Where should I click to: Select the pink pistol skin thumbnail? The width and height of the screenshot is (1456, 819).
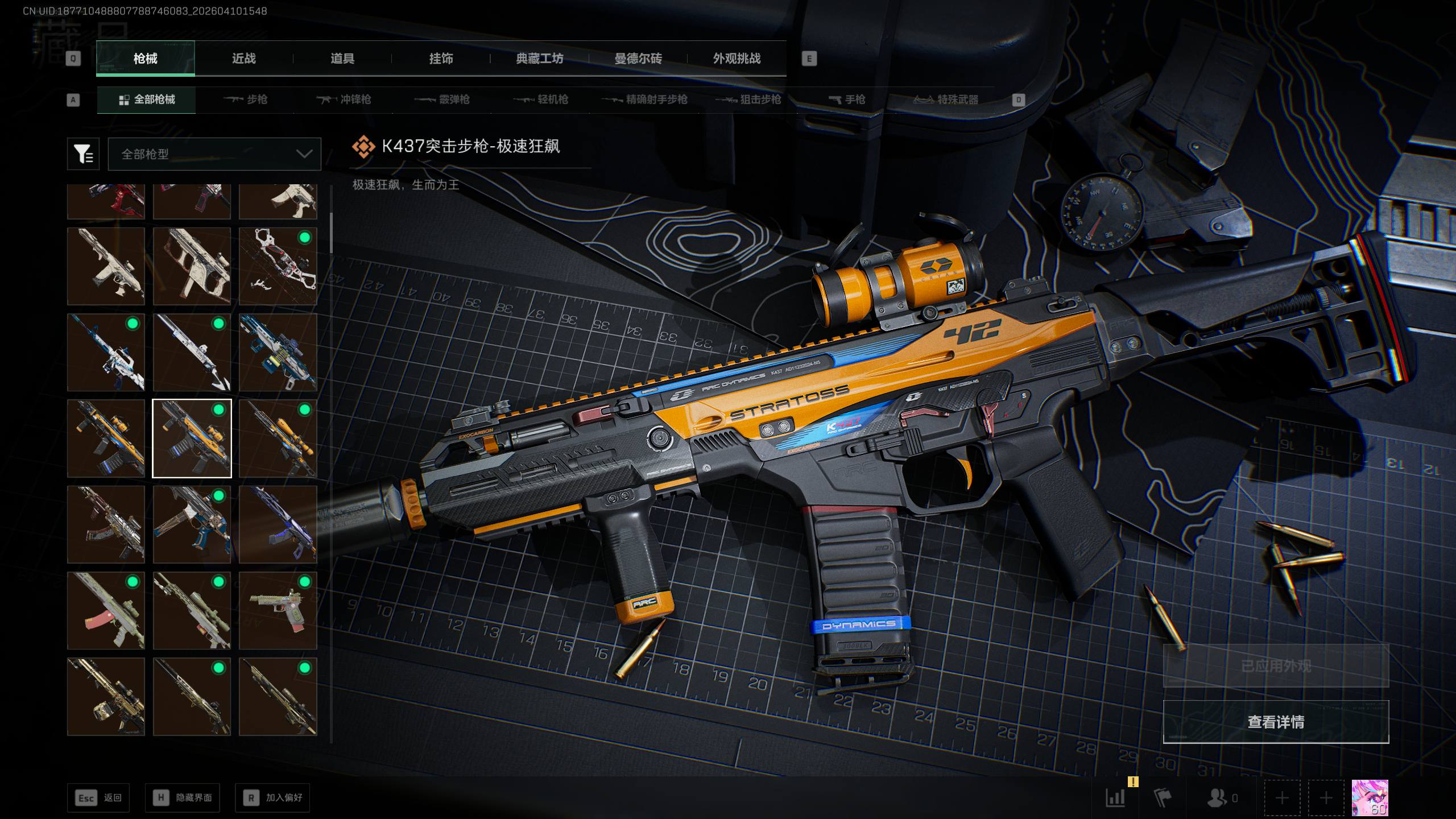click(x=278, y=610)
